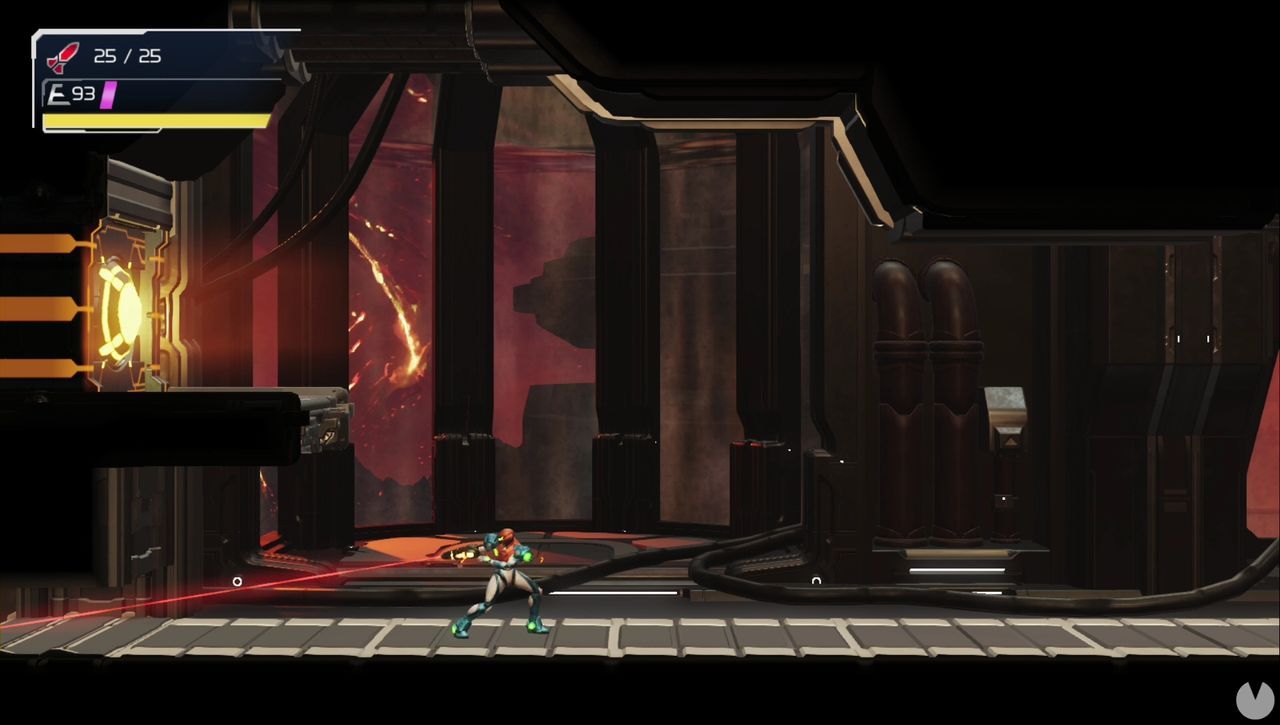Screen dimensions: 1280x725
Task: Click the red missile icon in the HUD
Action: click(62, 56)
